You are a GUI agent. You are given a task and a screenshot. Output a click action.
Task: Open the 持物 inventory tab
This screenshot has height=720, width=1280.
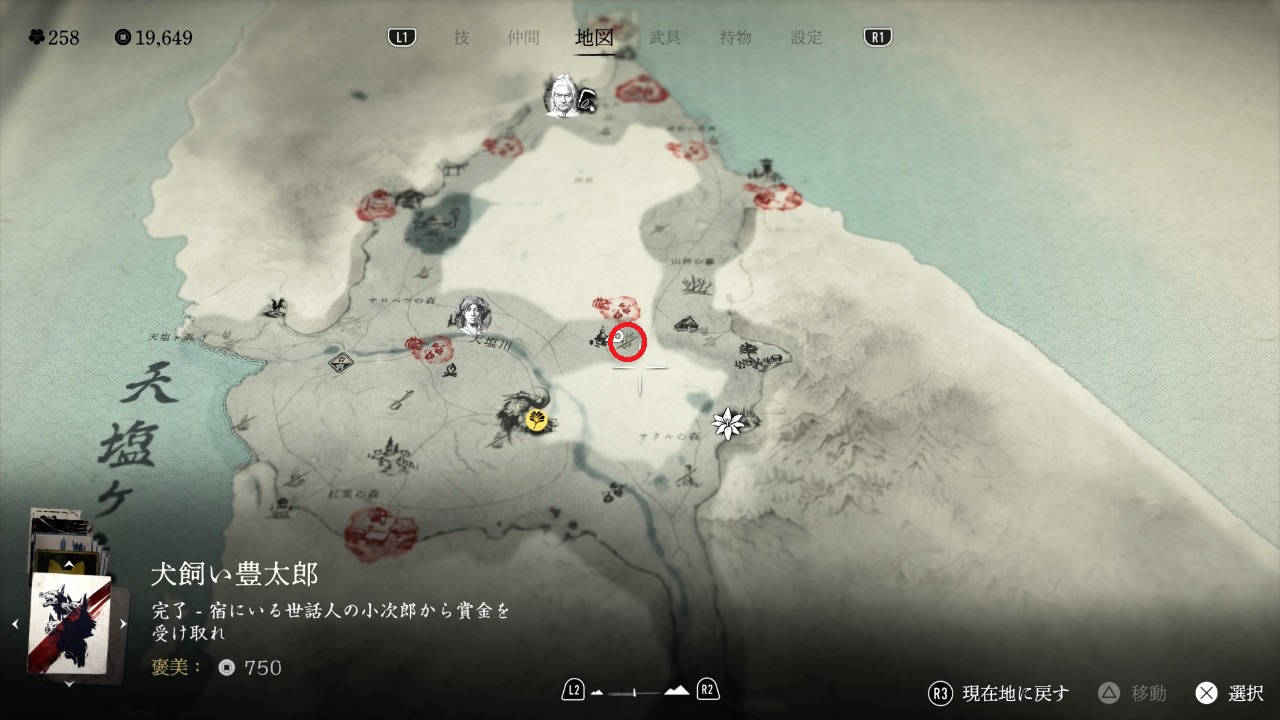[x=735, y=38]
